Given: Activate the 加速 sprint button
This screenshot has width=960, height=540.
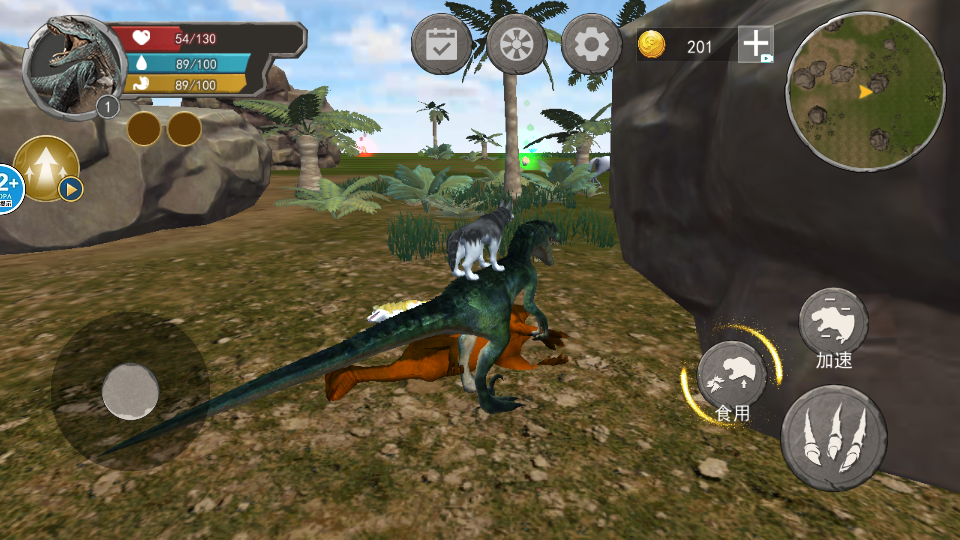Looking at the screenshot, I should click(833, 322).
